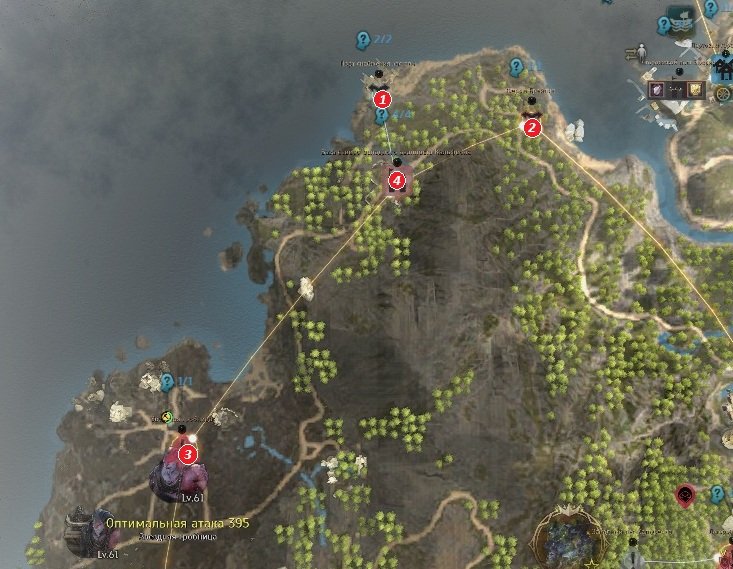Select the purple crystal node resource icon
Screen dimensions: 733x569
click(657, 90)
